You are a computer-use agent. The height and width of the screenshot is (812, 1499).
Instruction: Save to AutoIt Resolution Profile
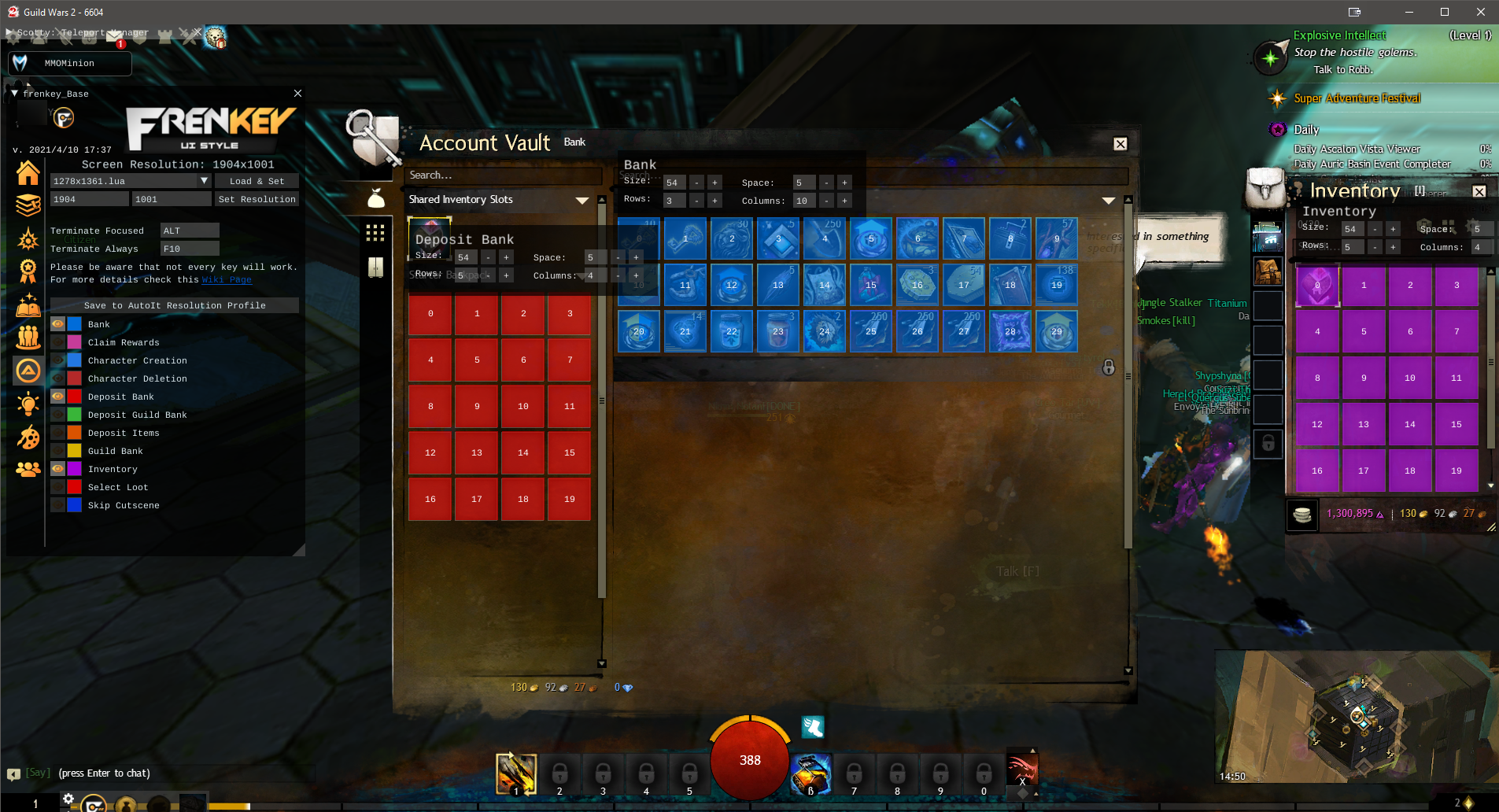pyautogui.click(x=175, y=305)
